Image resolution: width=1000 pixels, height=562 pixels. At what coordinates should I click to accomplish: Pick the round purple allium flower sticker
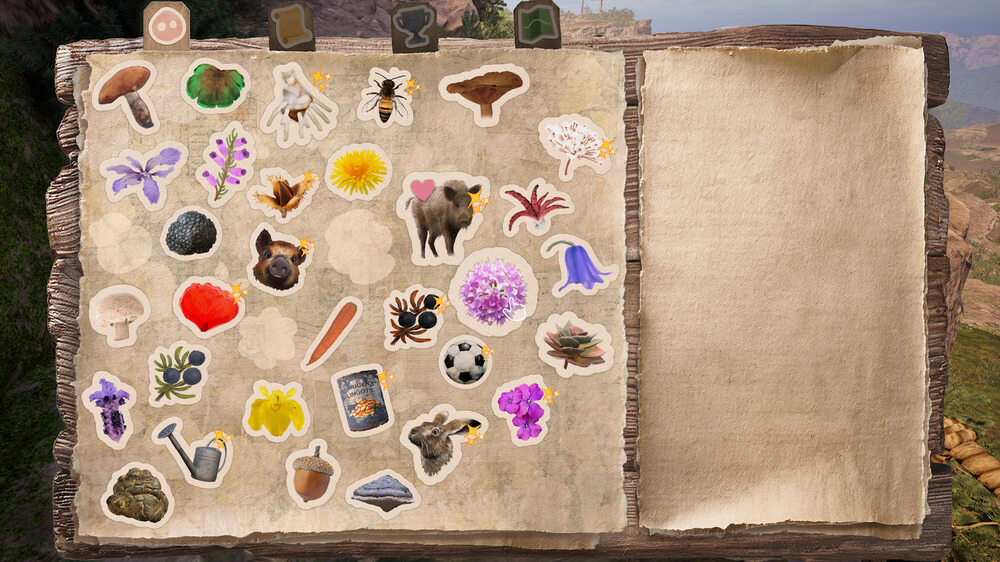(492, 292)
